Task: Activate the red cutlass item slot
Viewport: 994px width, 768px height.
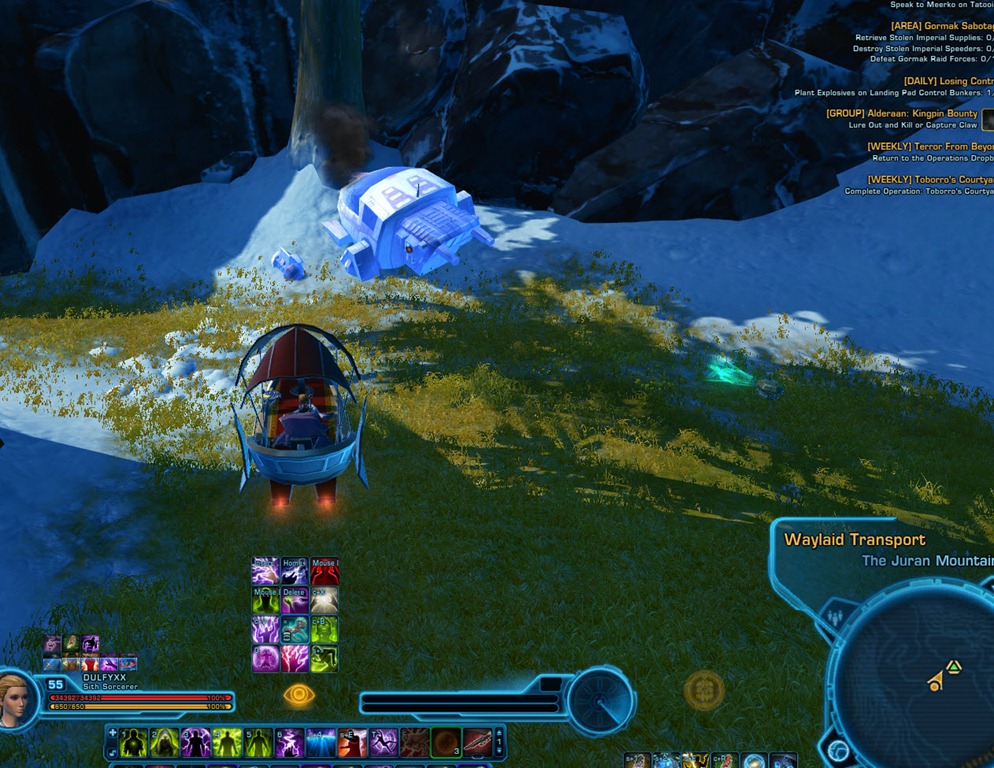Action: click(x=477, y=743)
